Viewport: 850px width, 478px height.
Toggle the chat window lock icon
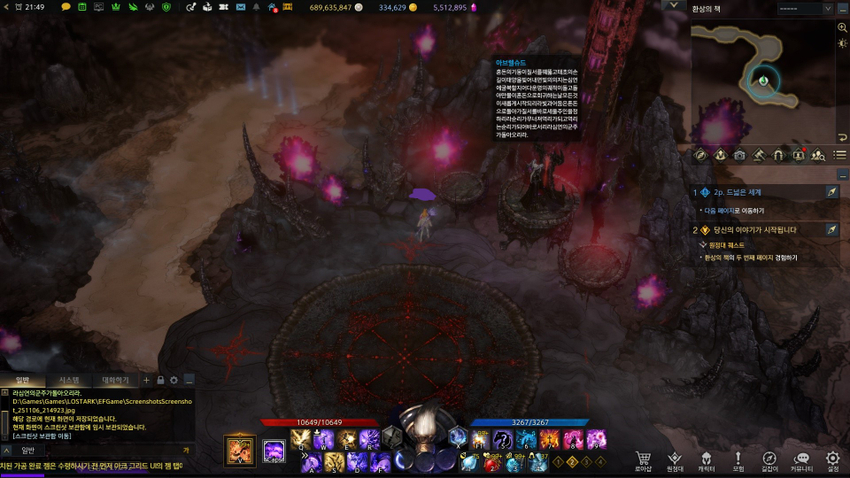click(160, 380)
